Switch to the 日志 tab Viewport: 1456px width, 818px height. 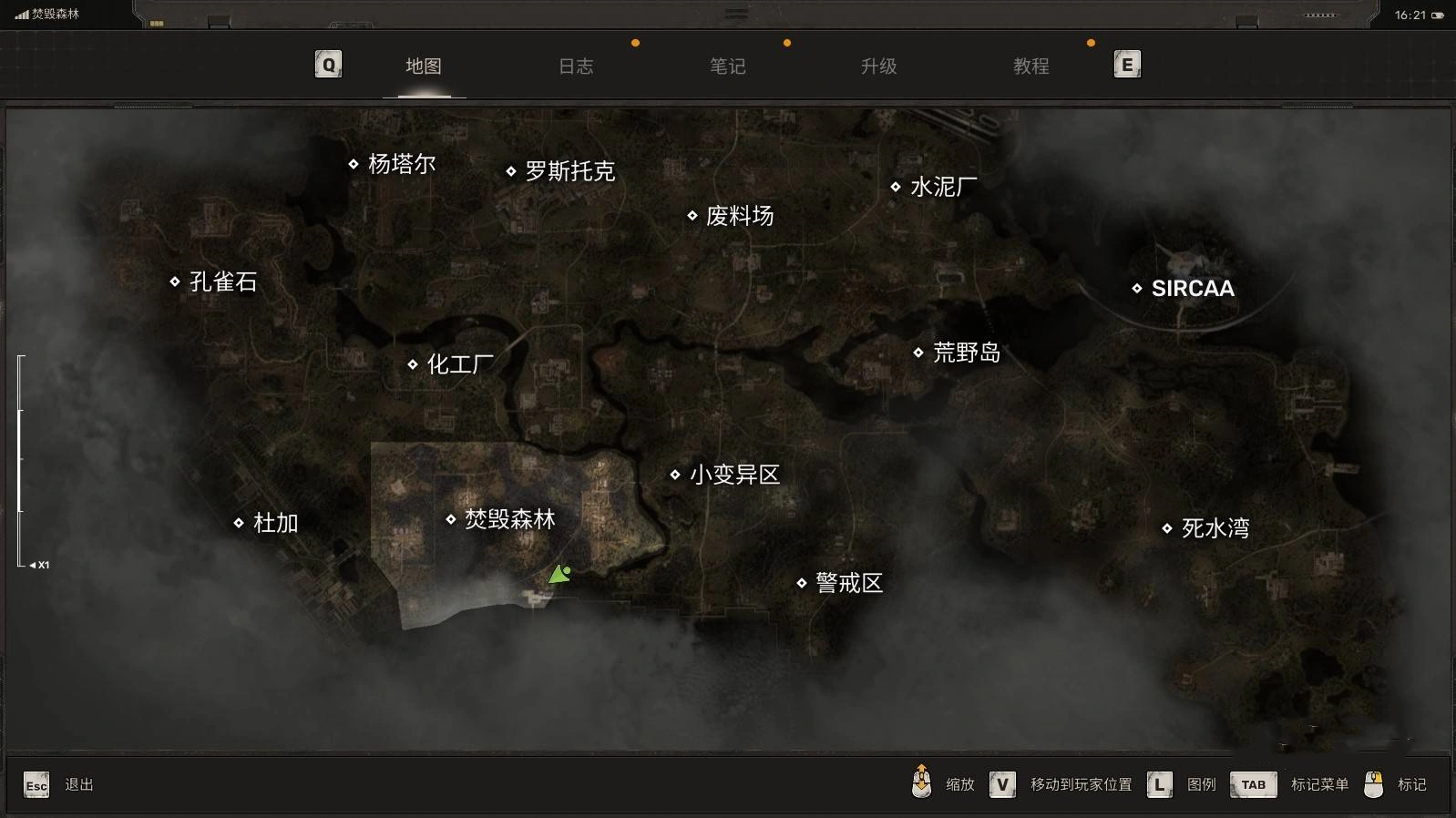point(576,66)
